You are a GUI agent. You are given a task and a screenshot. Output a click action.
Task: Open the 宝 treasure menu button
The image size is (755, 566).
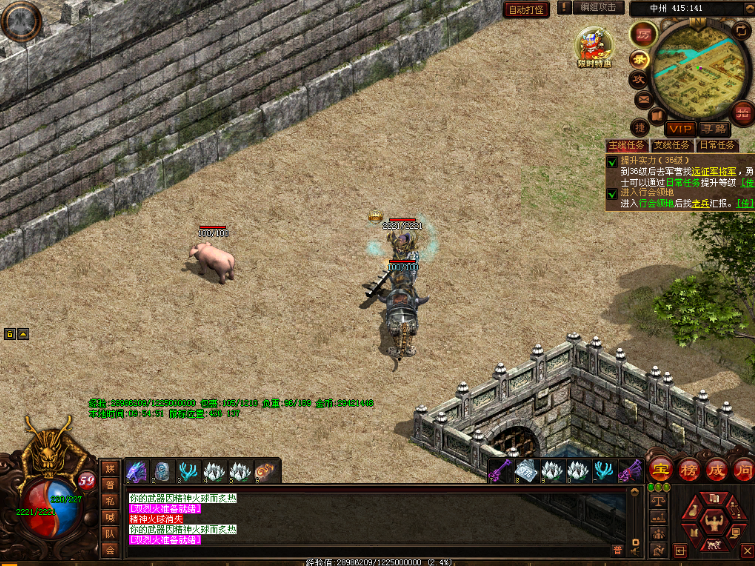click(x=661, y=469)
